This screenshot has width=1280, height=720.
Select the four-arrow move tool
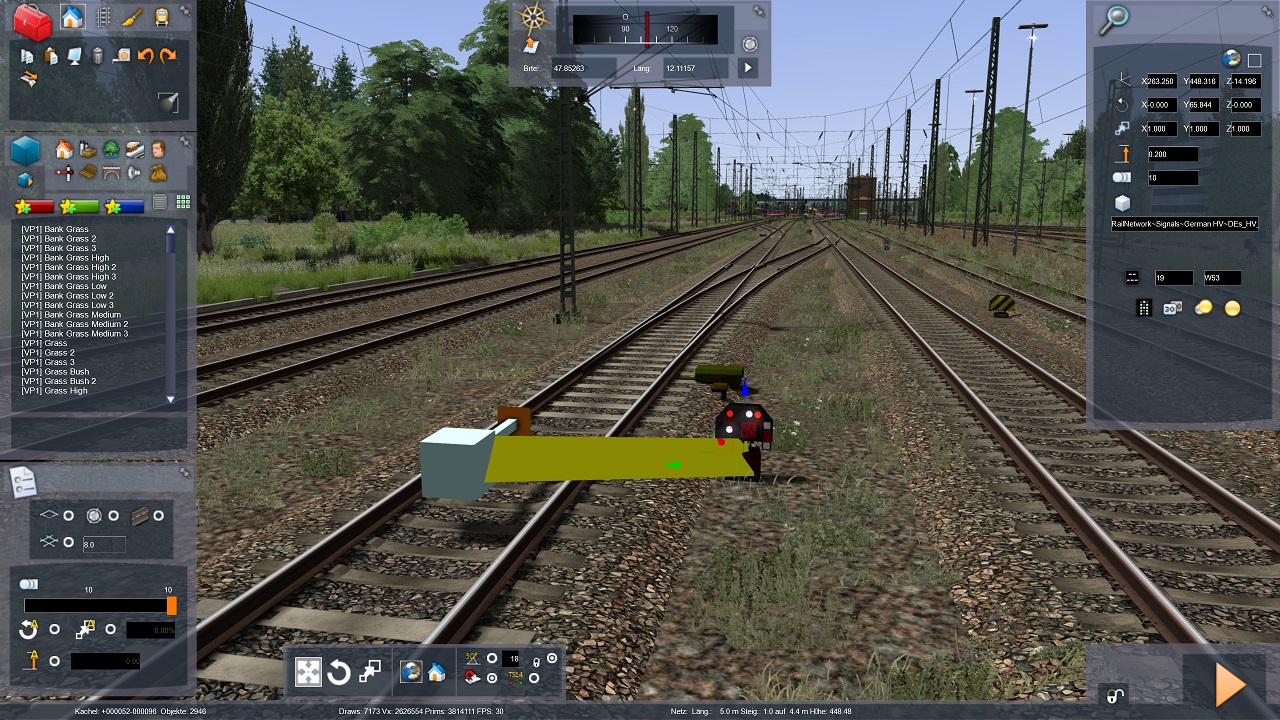click(x=308, y=672)
